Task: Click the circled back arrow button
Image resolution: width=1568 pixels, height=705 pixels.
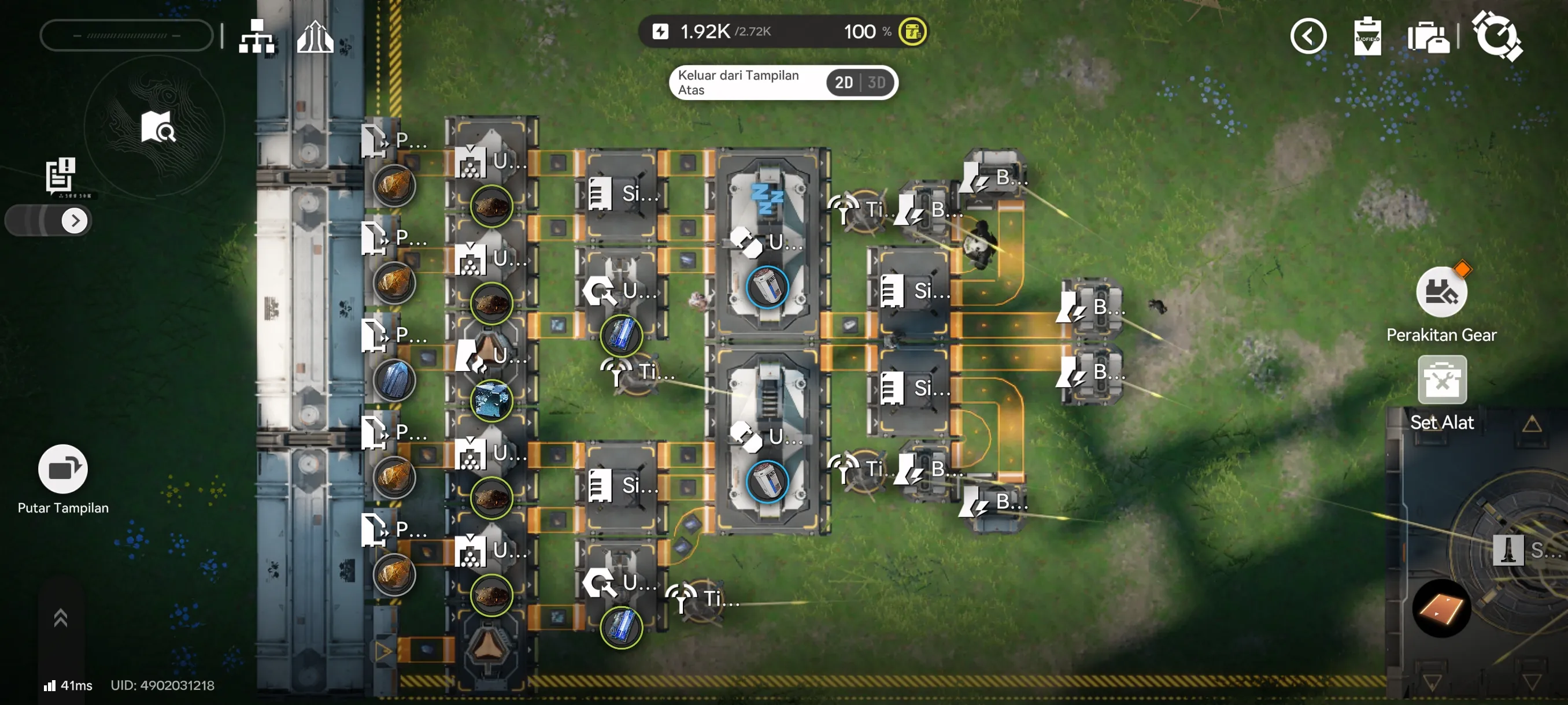Action: (x=1307, y=36)
